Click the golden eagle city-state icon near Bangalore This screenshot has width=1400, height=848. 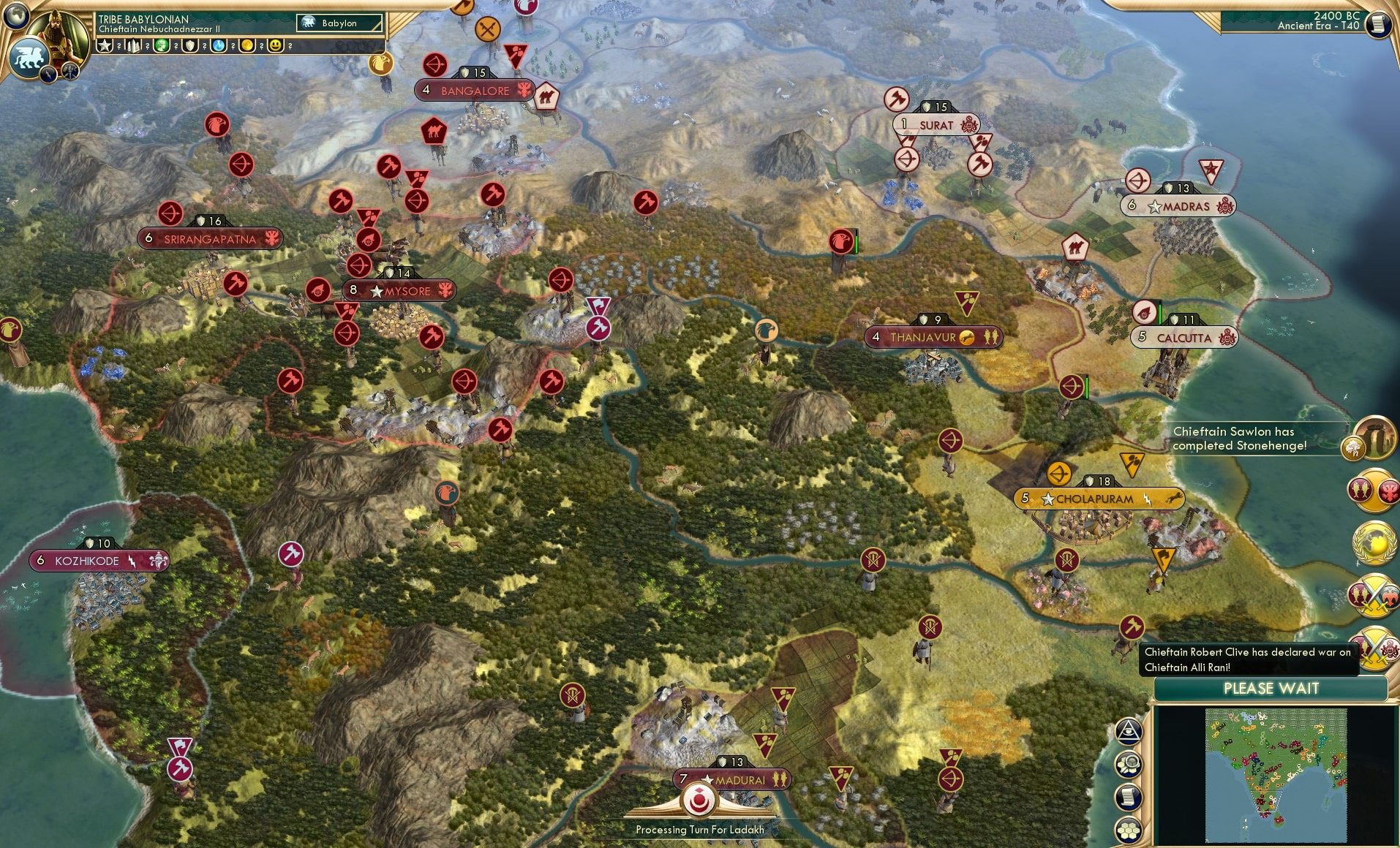pyautogui.click(x=380, y=62)
